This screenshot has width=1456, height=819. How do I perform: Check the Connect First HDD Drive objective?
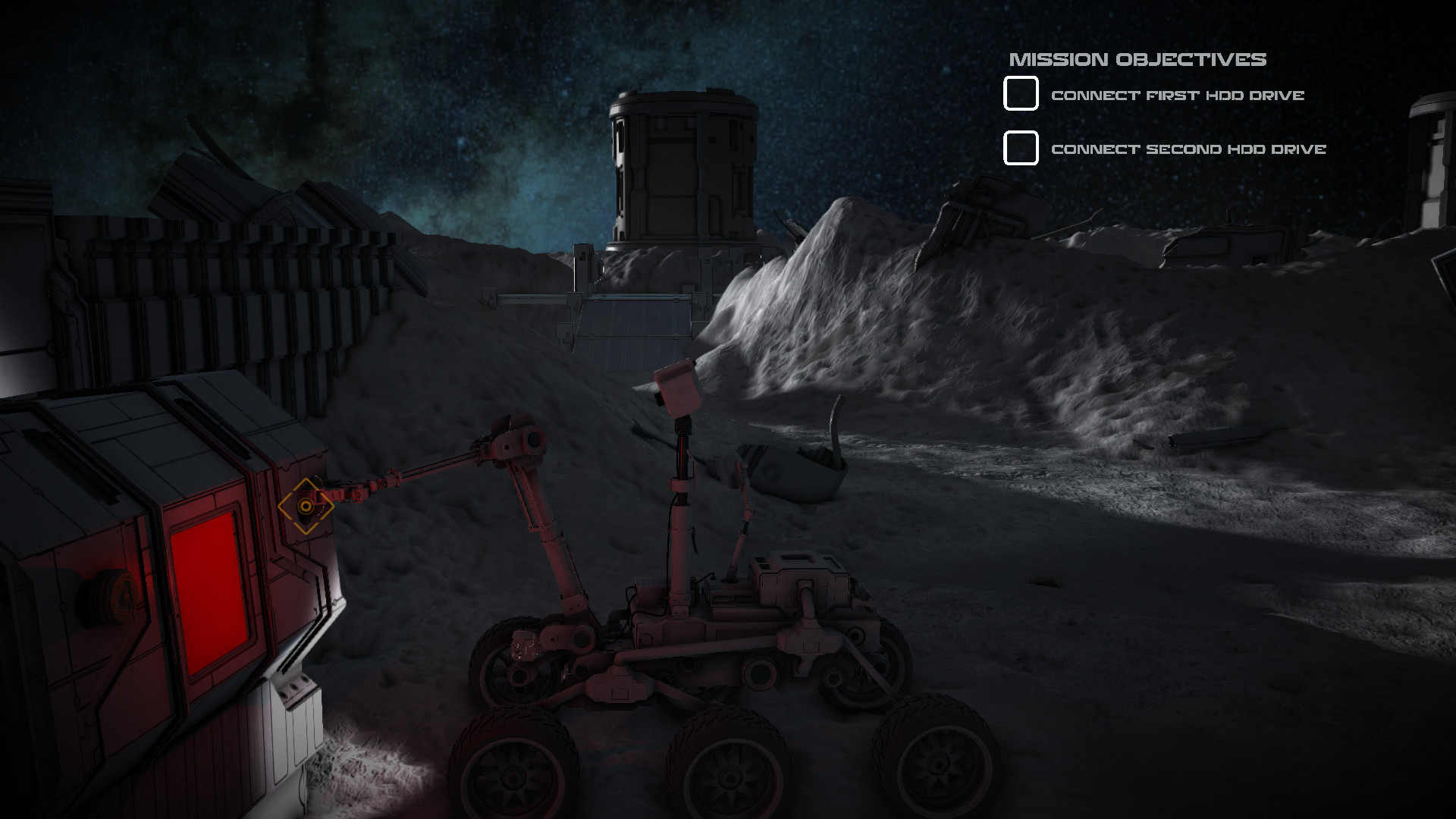(1020, 94)
